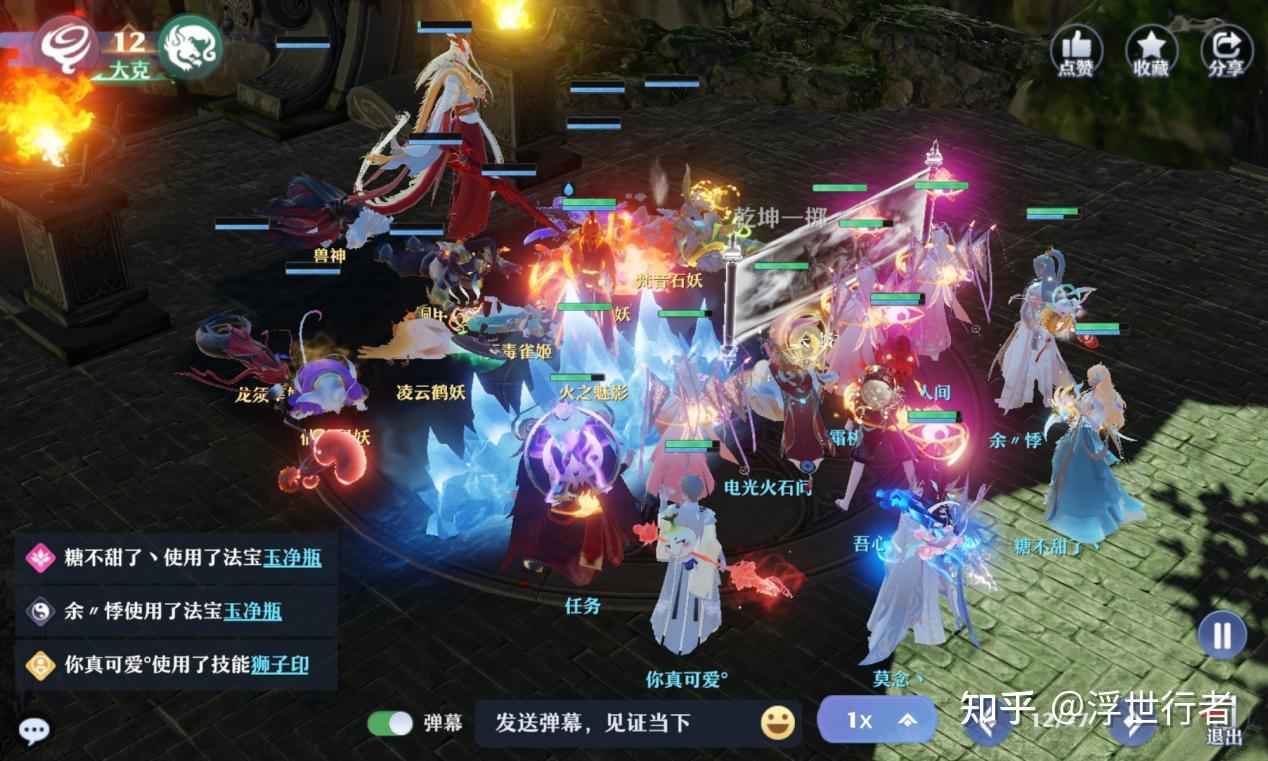Open the 1x playback speed selector
The width and height of the screenshot is (1268, 761).
click(876, 720)
